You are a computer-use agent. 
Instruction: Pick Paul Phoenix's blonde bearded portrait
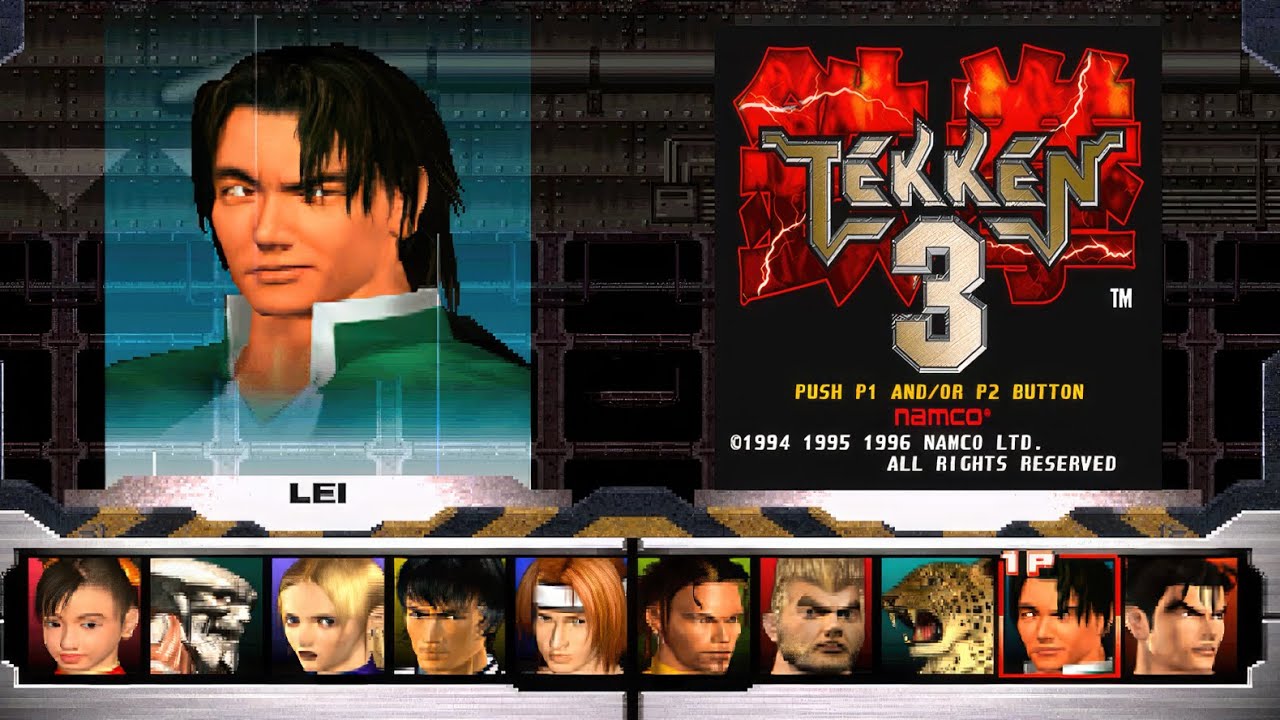click(815, 615)
